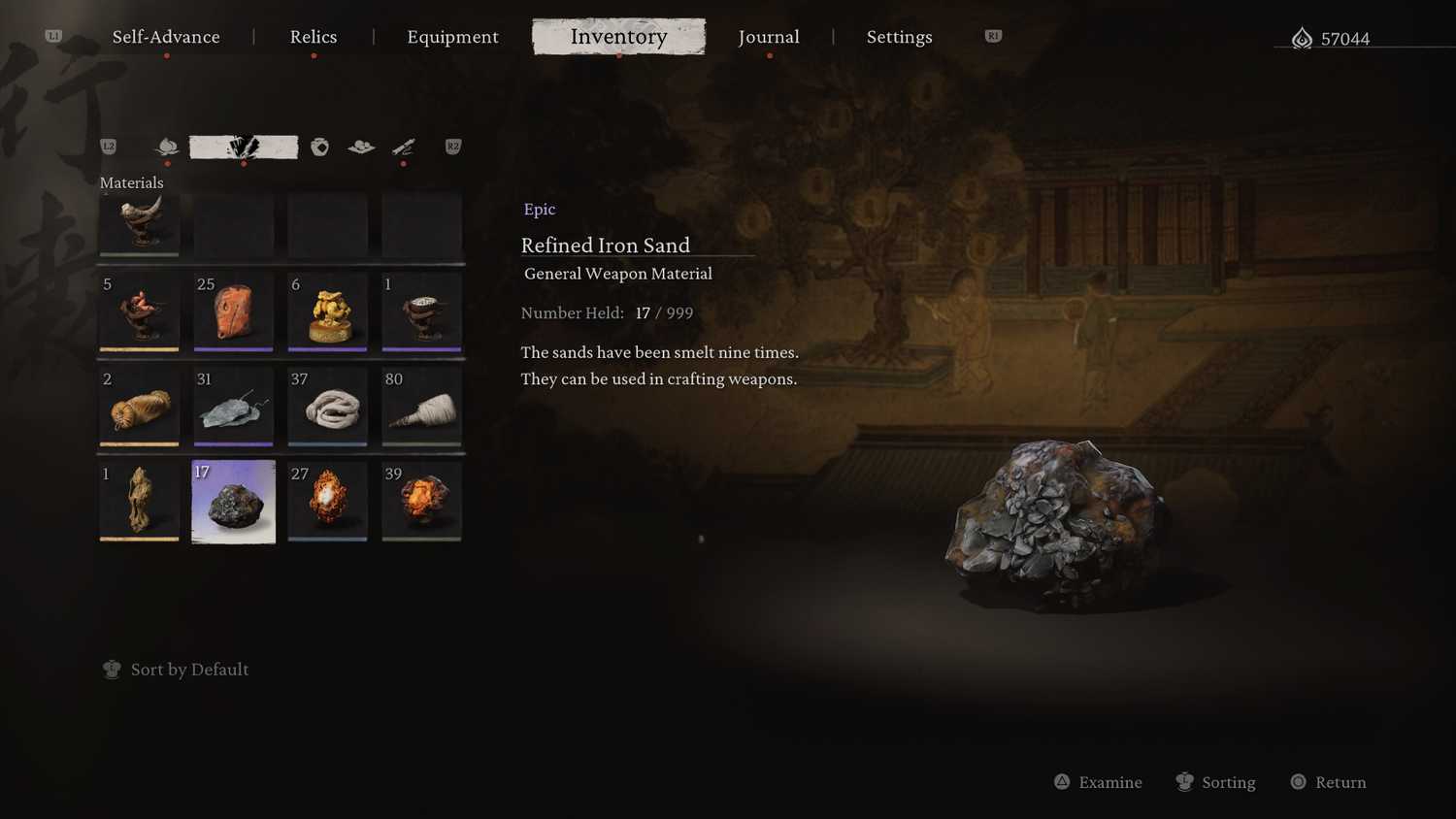Choose the gnarled root material slot

[x=139, y=502]
